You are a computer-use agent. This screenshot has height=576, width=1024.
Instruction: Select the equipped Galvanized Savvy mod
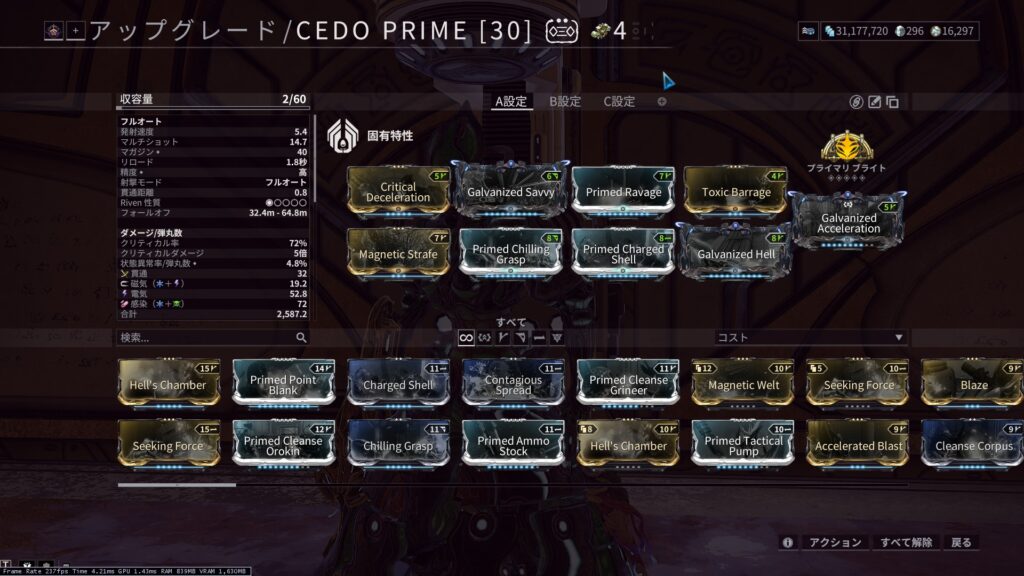(x=513, y=191)
